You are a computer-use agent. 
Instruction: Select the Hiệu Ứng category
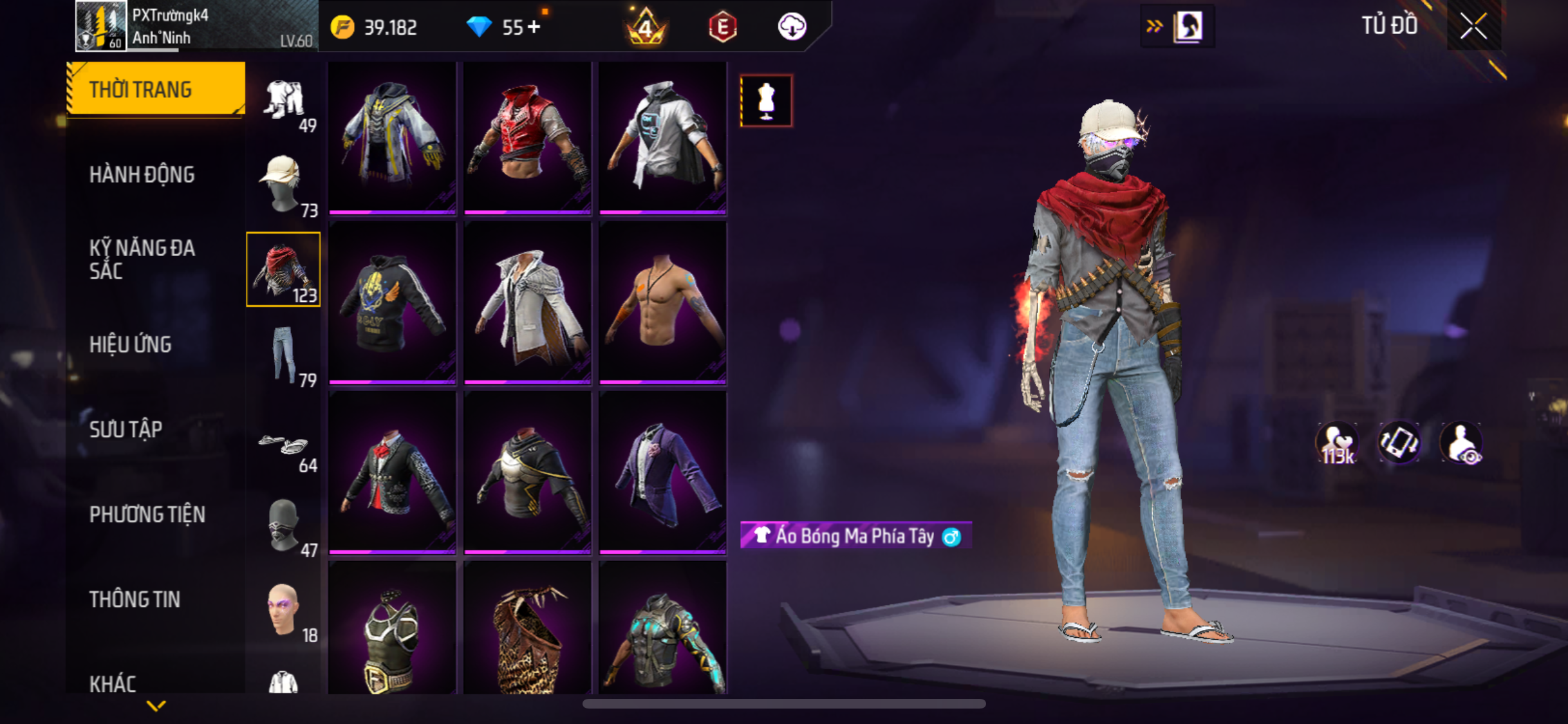click(x=131, y=344)
